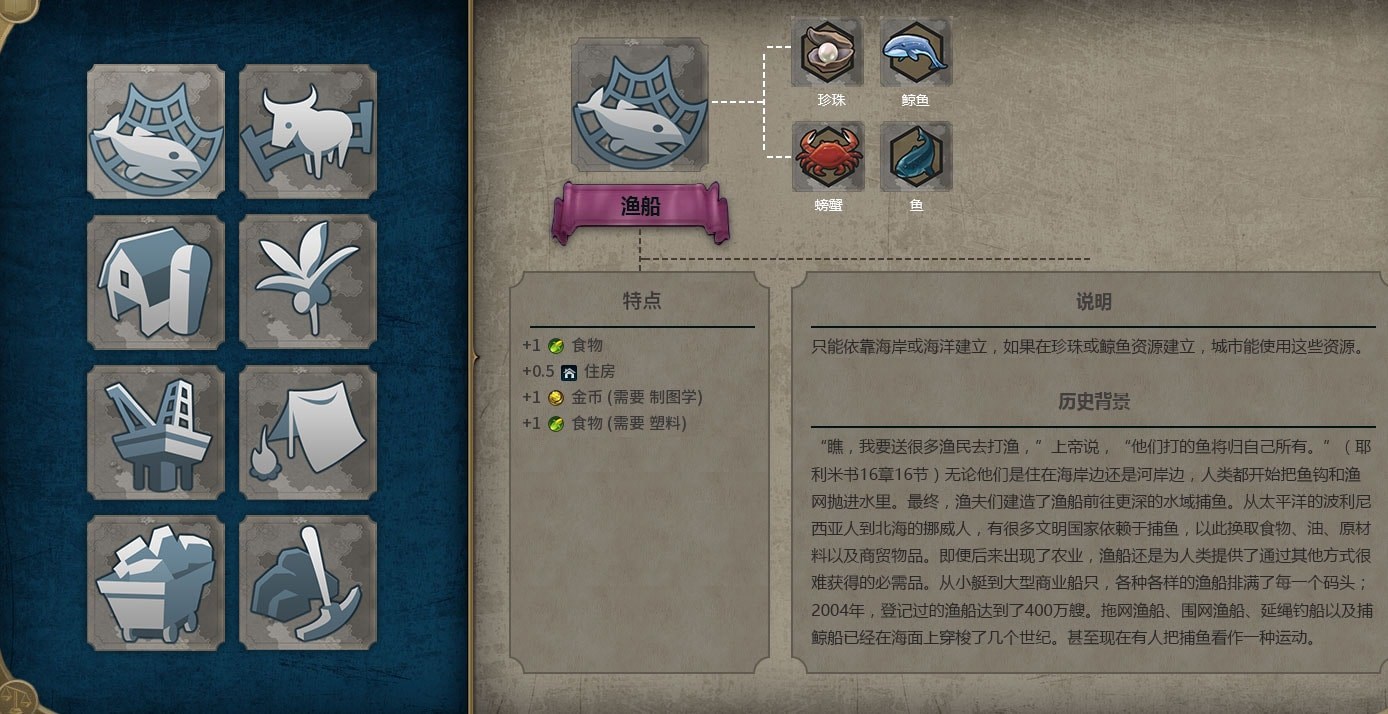Click the large fishing boat portrait
Image resolution: width=1388 pixels, height=714 pixels.
(639, 105)
